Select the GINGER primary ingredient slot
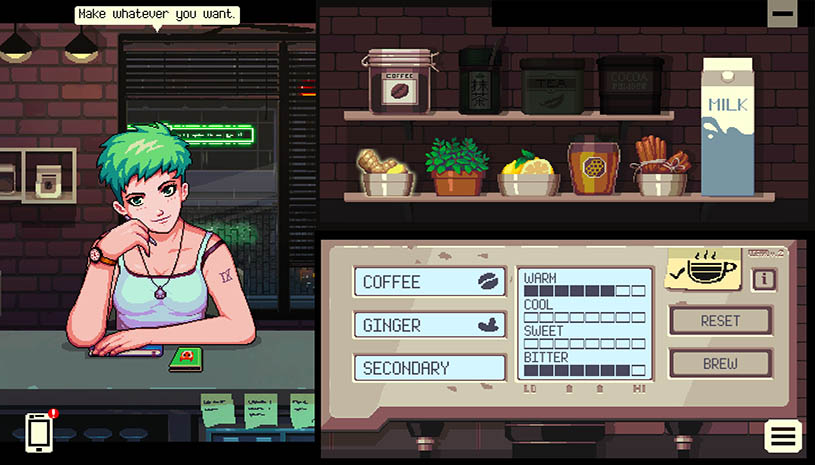 click(429, 325)
